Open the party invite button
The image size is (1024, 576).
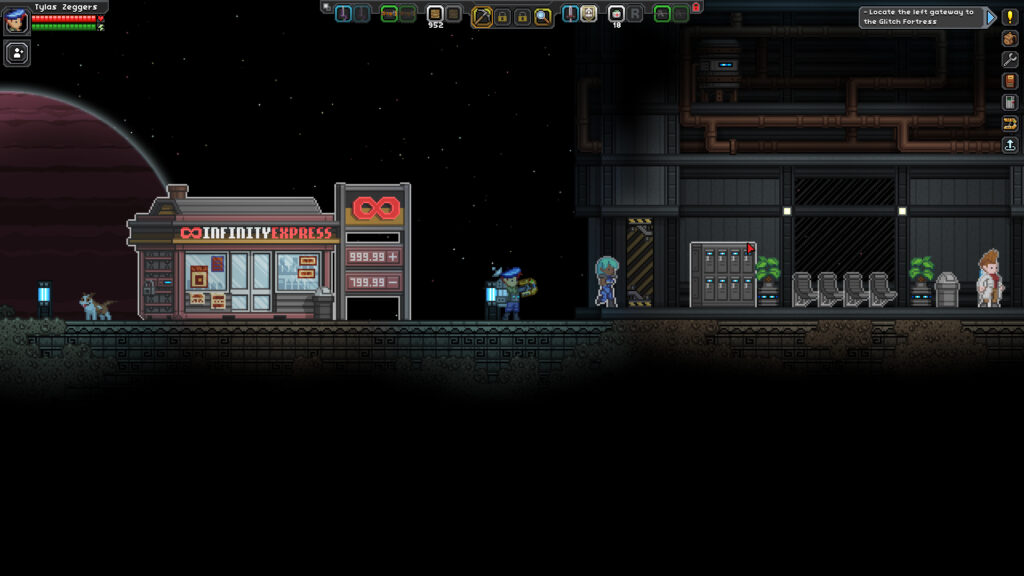point(17,53)
